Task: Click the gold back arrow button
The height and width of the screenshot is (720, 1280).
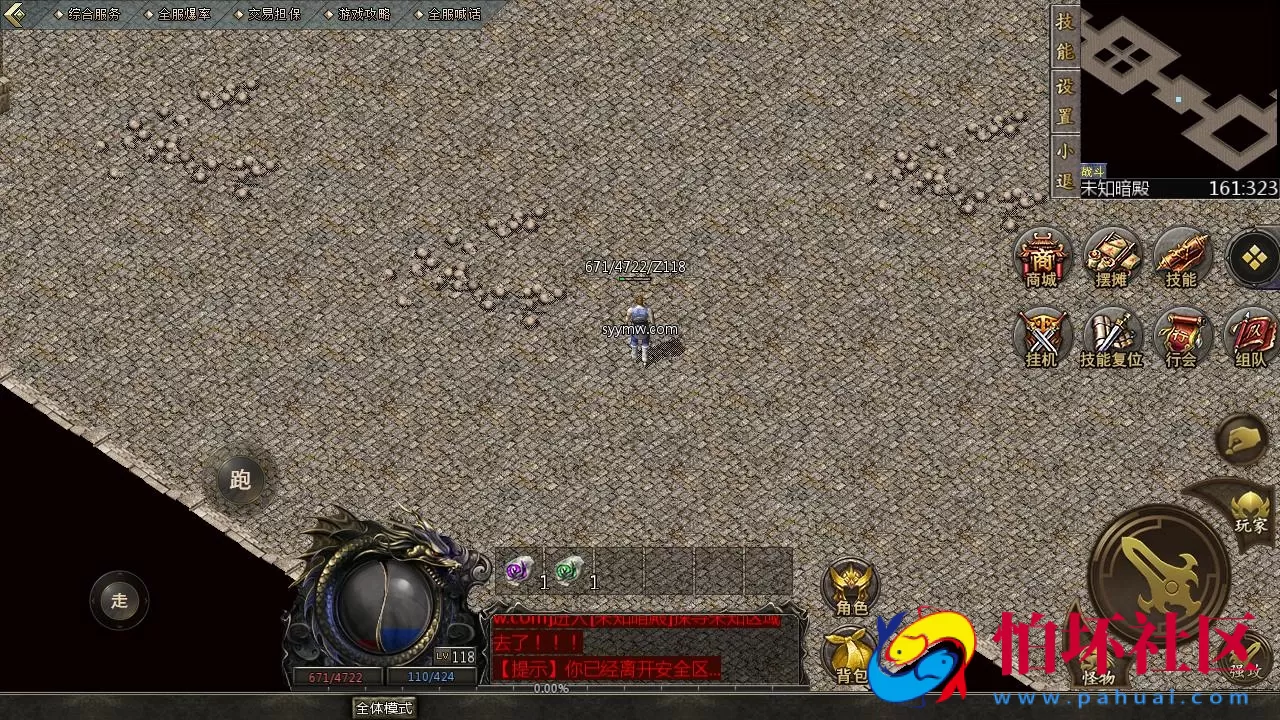Action: click(15, 14)
